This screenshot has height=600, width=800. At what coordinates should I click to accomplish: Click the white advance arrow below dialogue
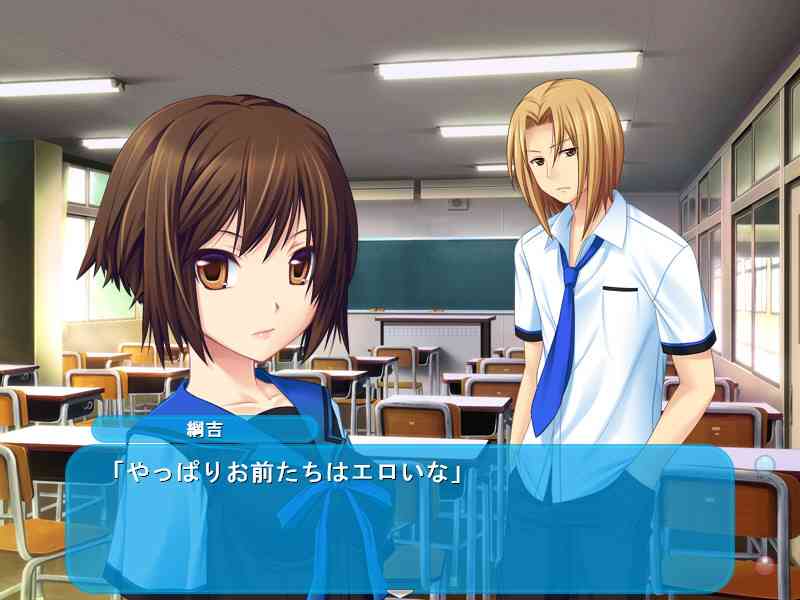(x=400, y=594)
